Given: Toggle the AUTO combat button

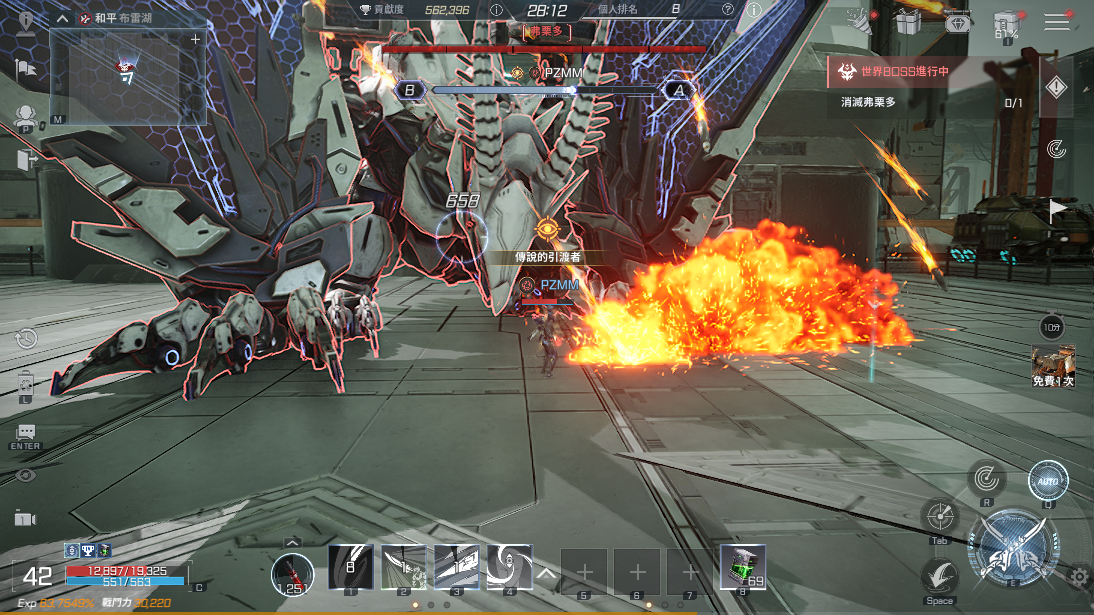Looking at the screenshot, I should [1048, 481].
